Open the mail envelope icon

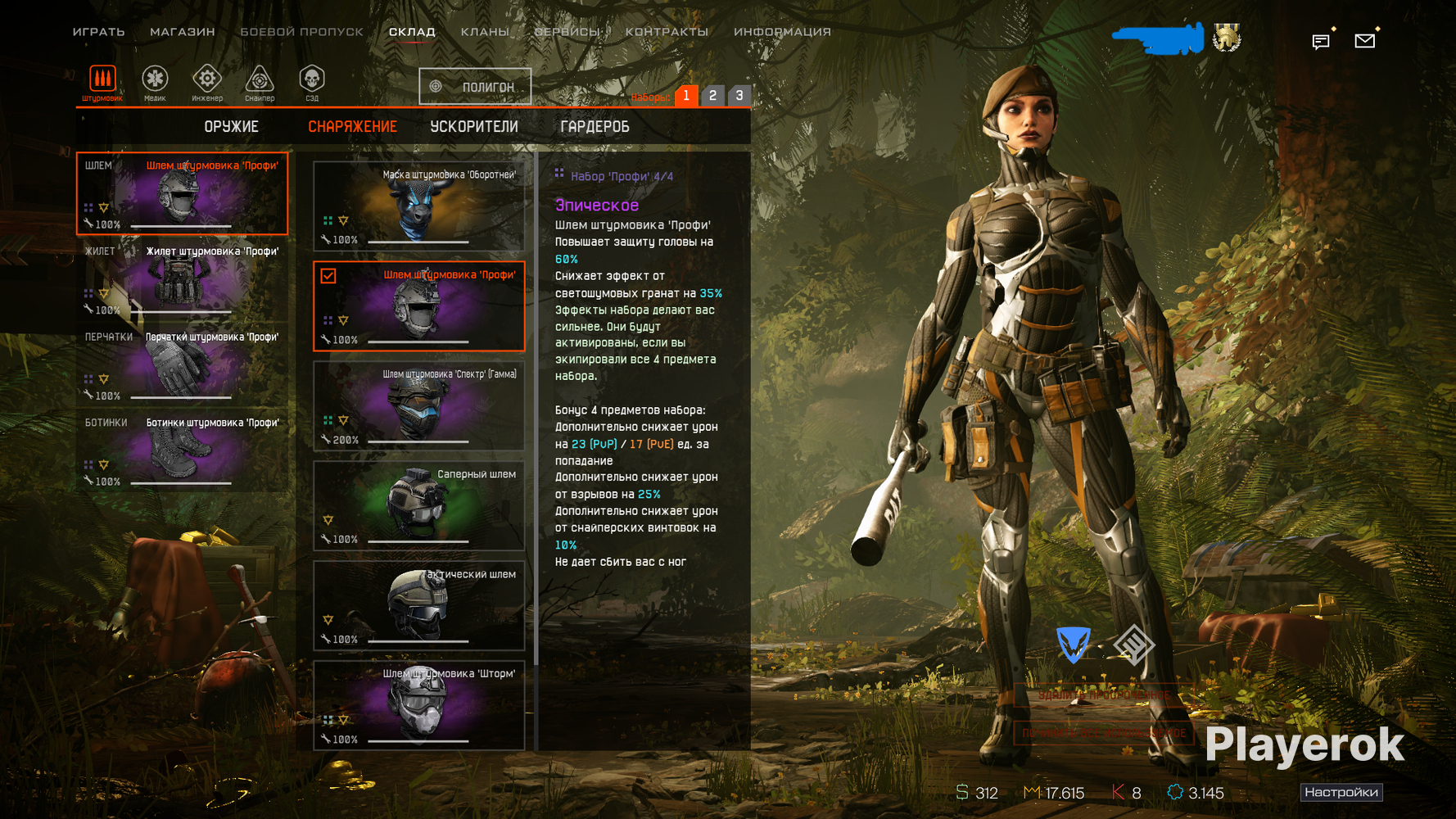(x=1364, y=40)
